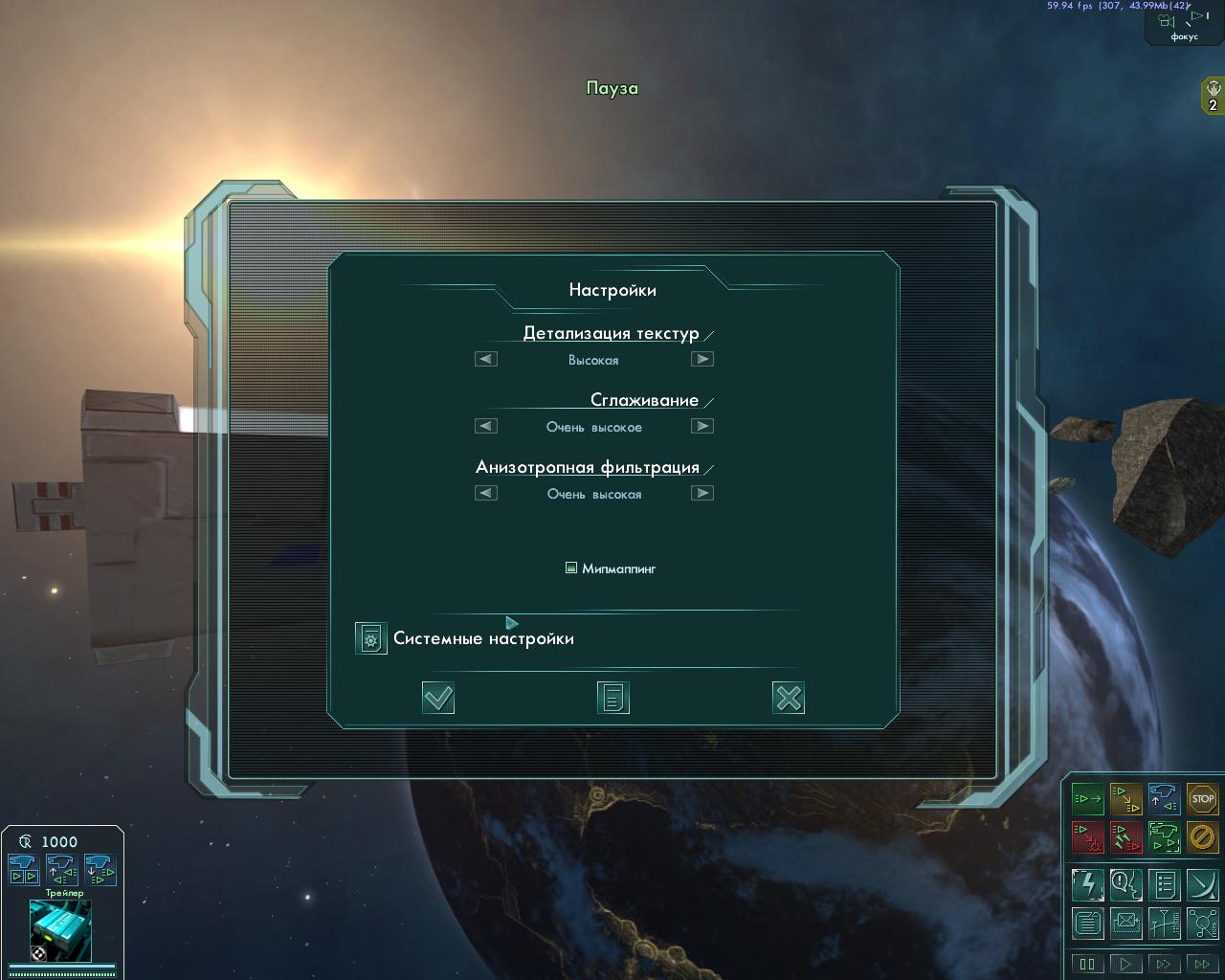1225x980 pixels.
Task: Lower the Сглаживание anti-aliasing level
Action: click(x=486, y=426)
